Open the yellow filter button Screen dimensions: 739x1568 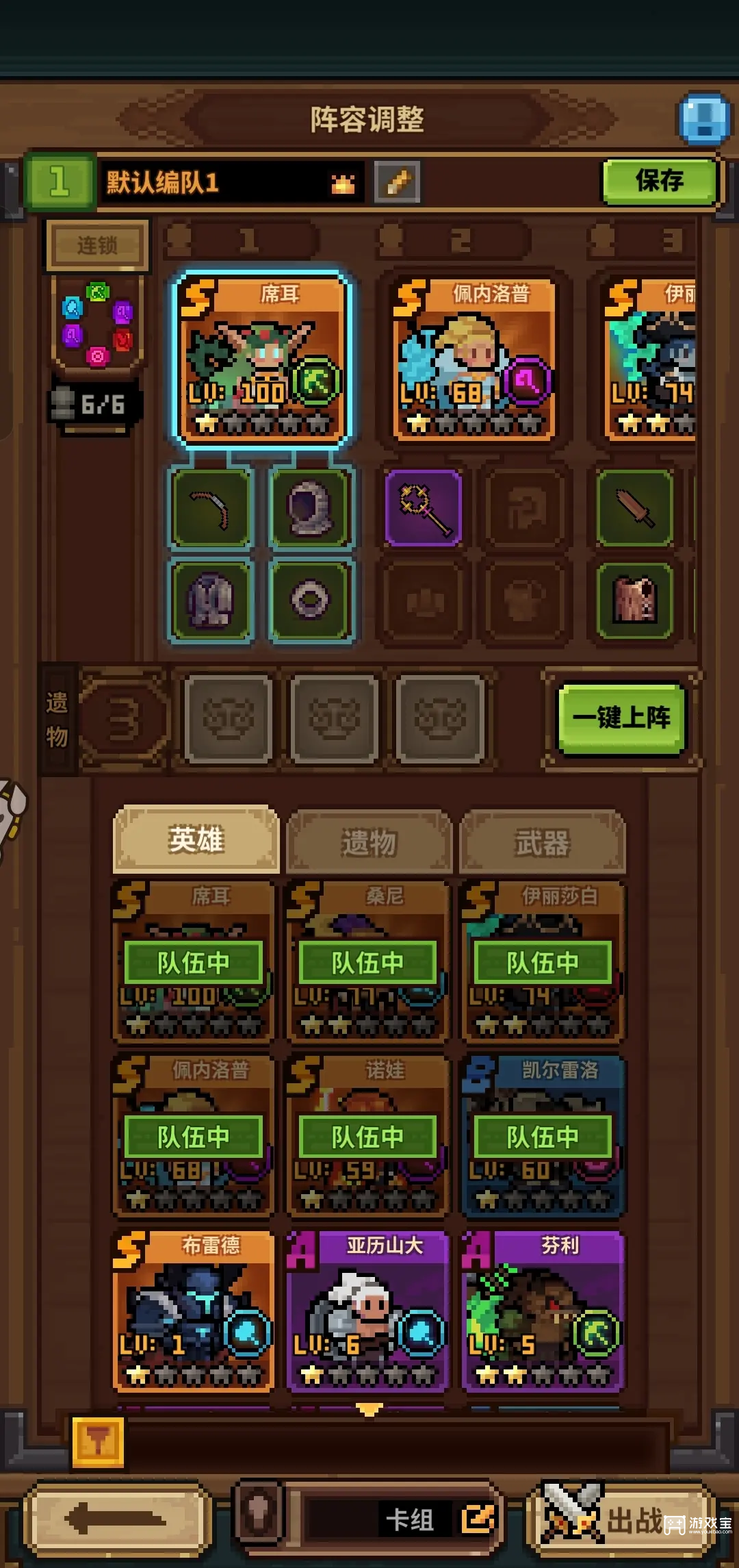[x=98, y=1442]
